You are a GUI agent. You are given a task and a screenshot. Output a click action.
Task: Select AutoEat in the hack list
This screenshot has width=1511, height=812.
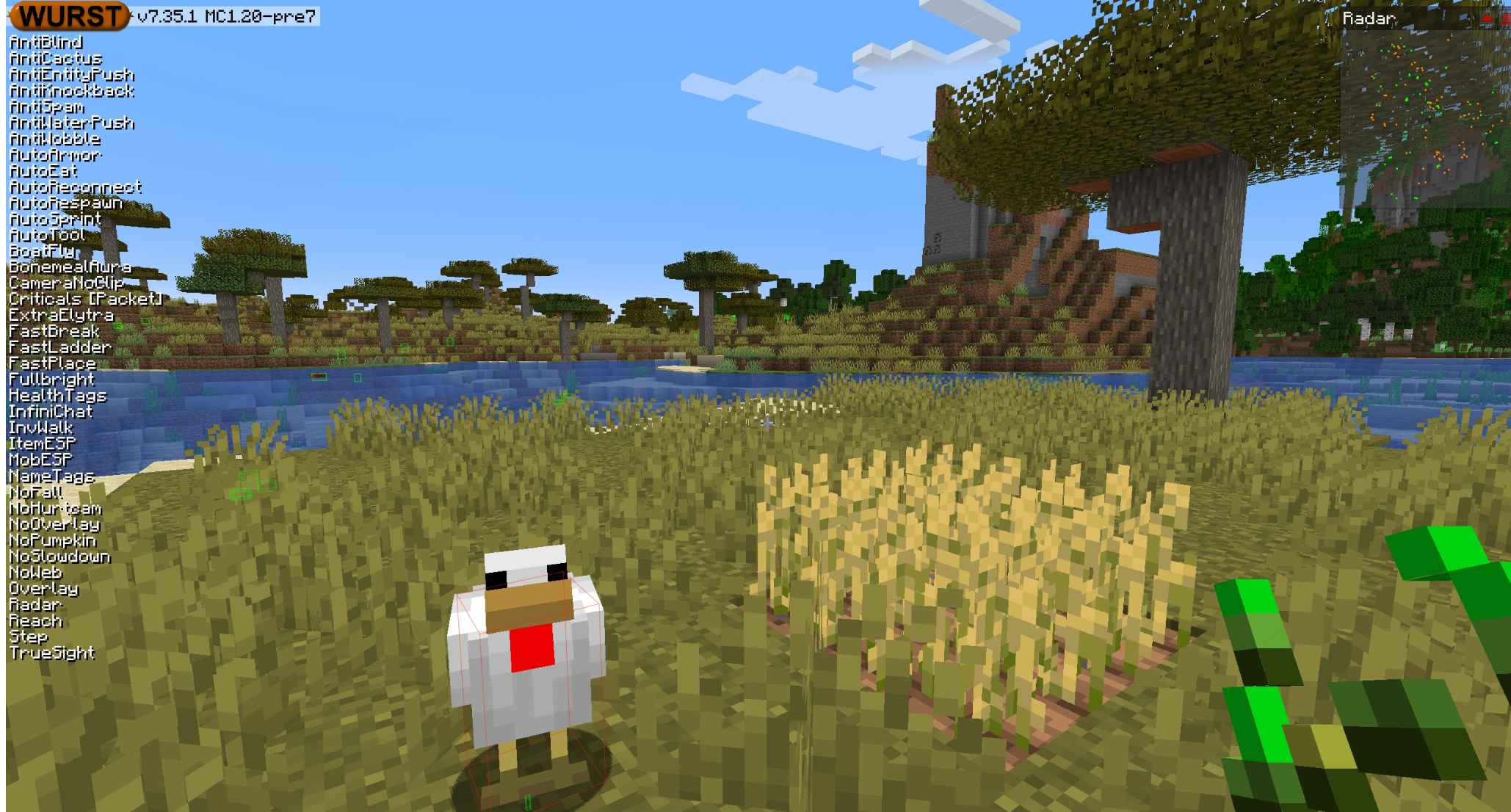[43, 171]
